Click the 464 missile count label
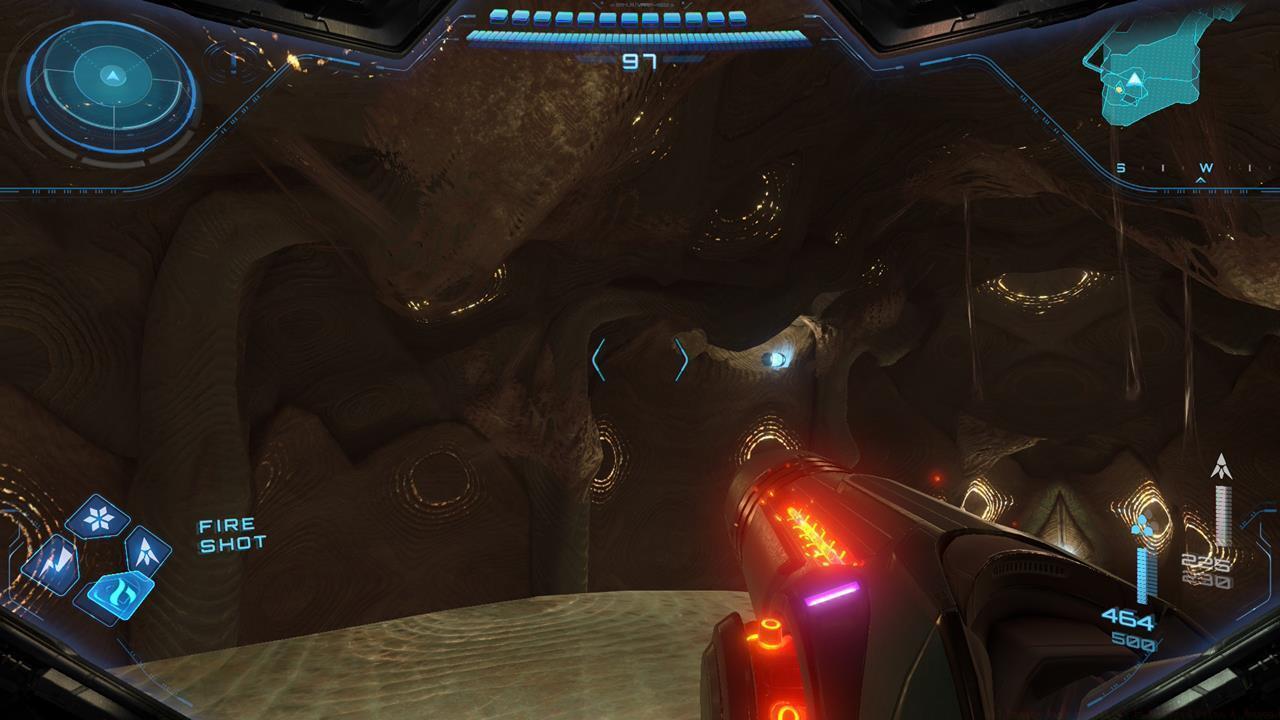The width and height of the screenshot is (1280, 720). (x=1130, y=617)
